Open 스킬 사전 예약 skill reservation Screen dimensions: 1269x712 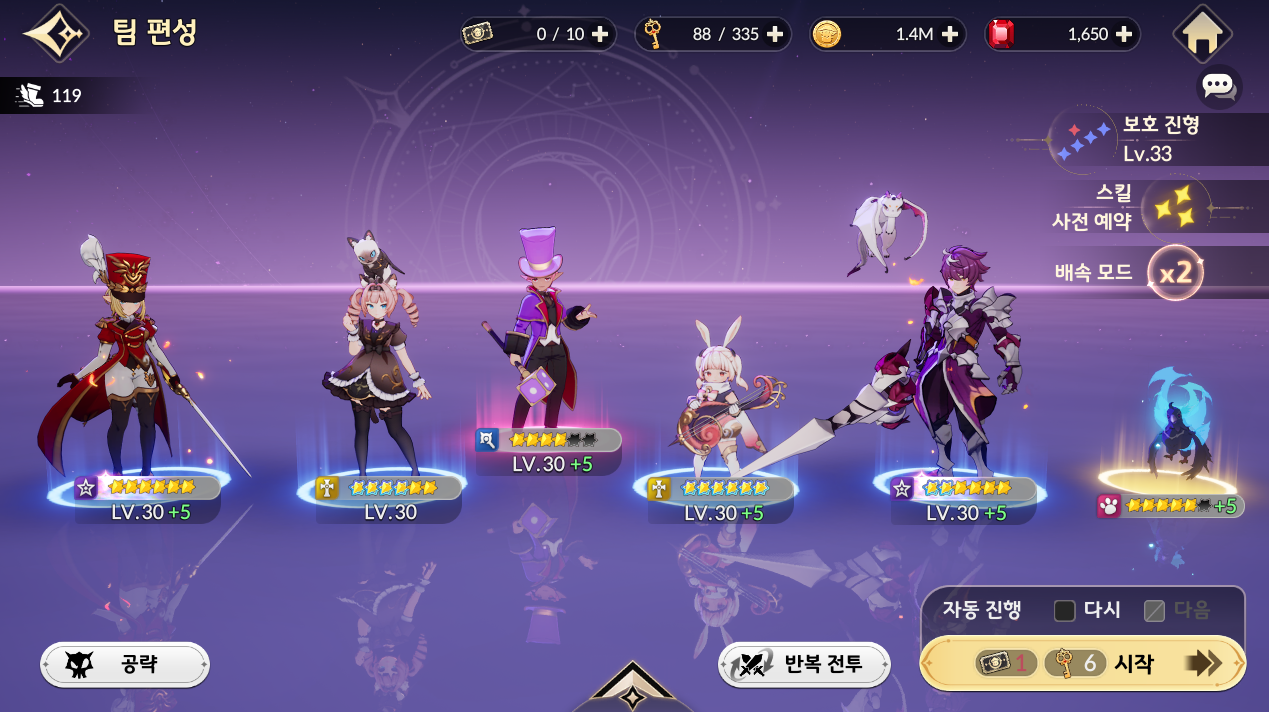(1148, 207)
